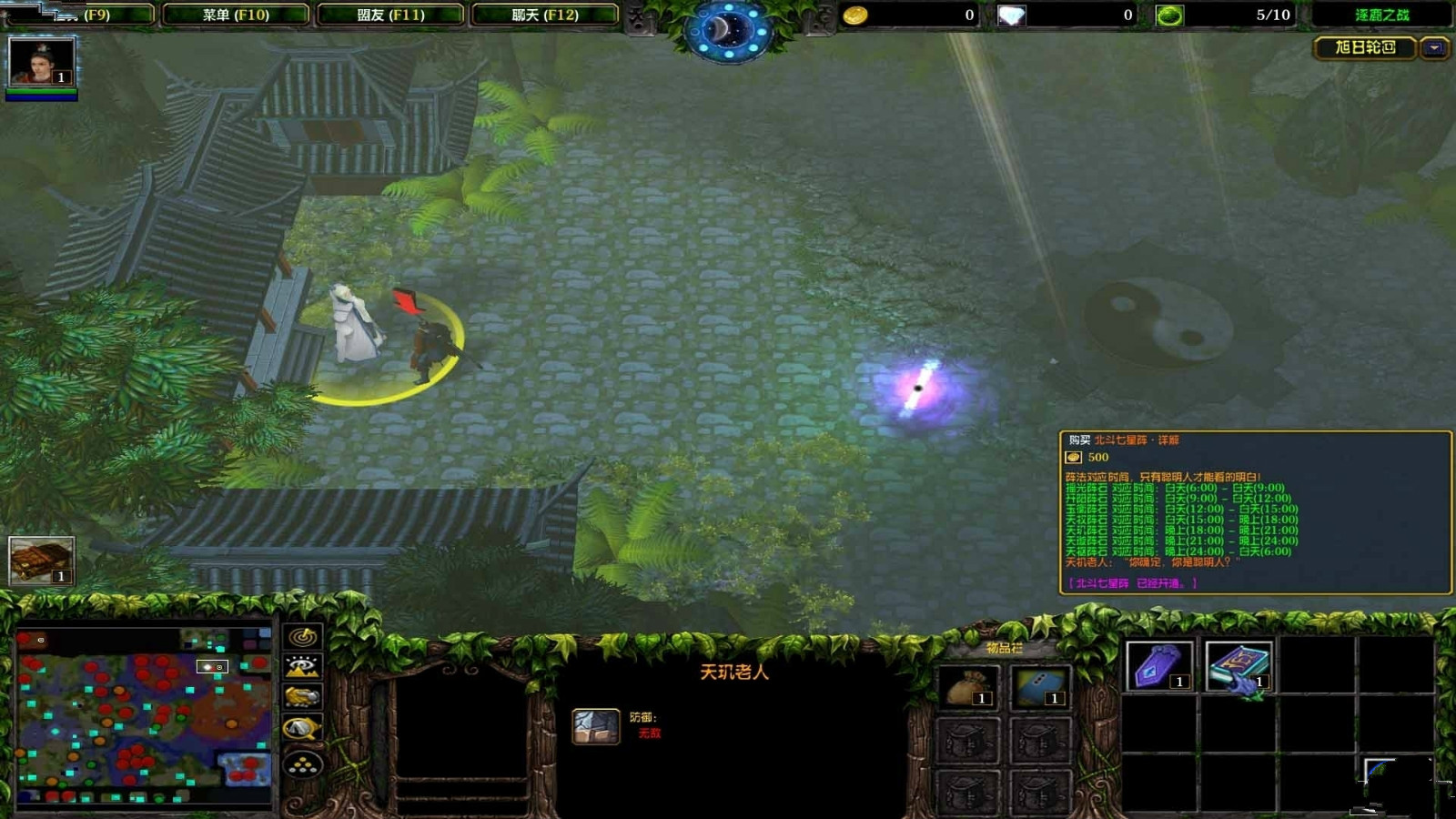Open the 聊天 (F12) chat menu
Viewport: 1456px width, 819px height.
click(543, 13)
